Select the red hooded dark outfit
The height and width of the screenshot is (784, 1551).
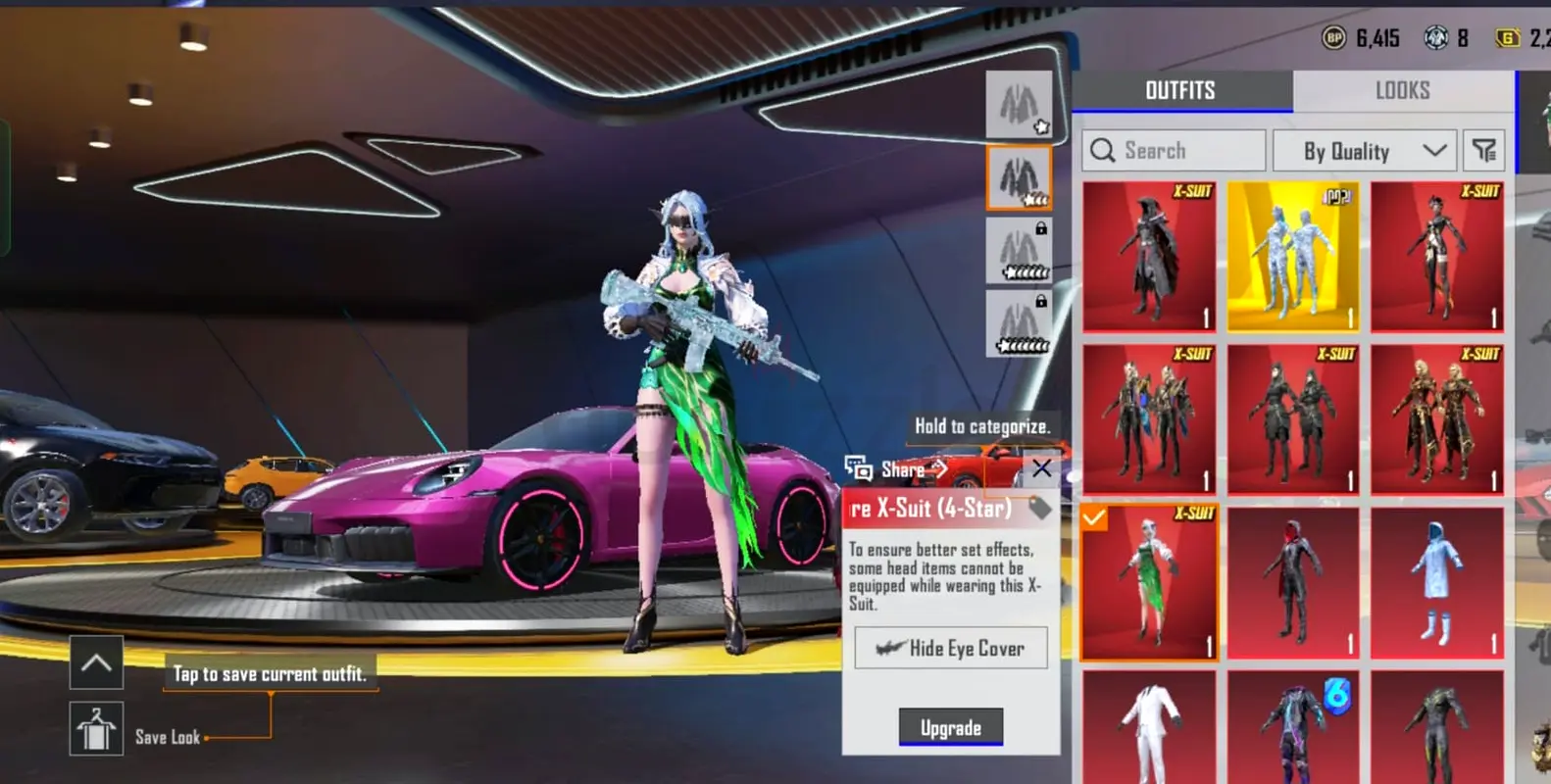[x=1293, y=583]
